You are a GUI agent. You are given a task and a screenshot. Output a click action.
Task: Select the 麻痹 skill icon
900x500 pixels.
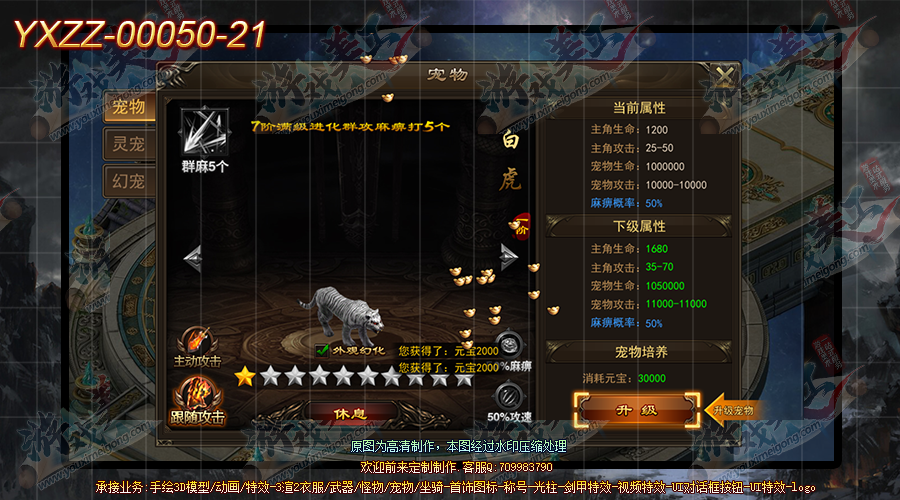[510, 346]
